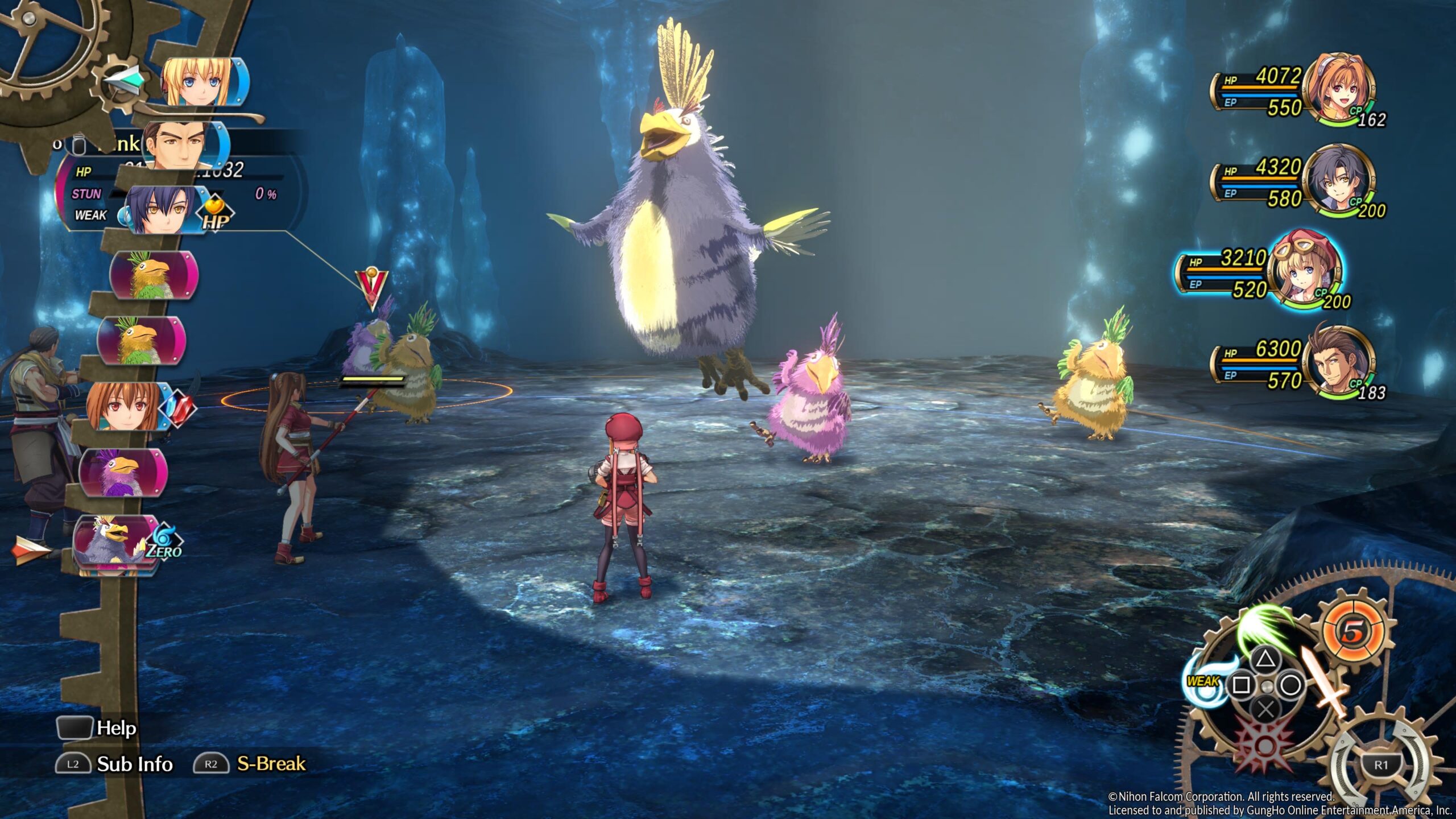Select the purple bird's turn order portrait
Viewport: 1456px width, 819px height.
click(122, 472)
